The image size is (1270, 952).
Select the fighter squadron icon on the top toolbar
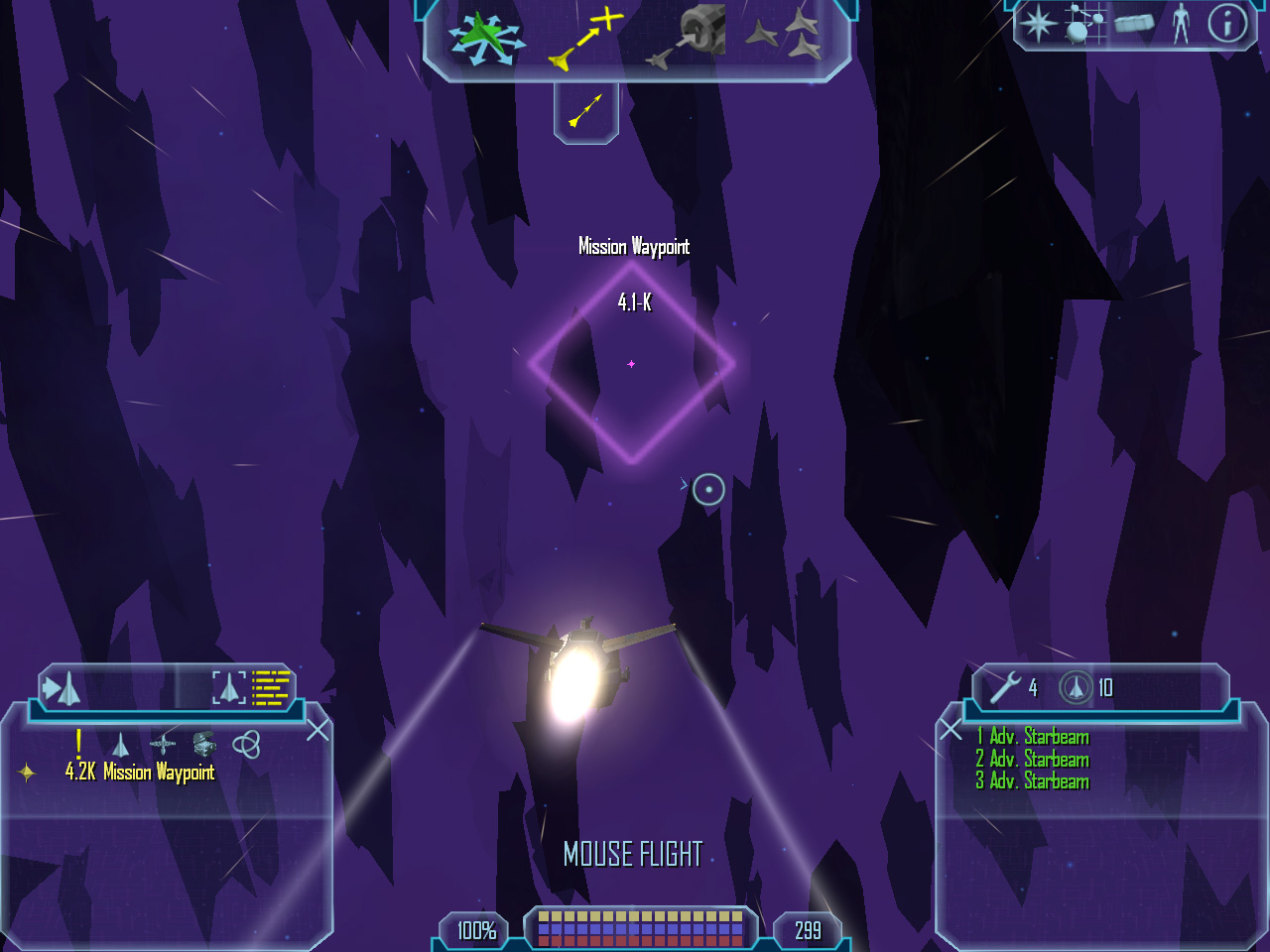coord(784,35)
